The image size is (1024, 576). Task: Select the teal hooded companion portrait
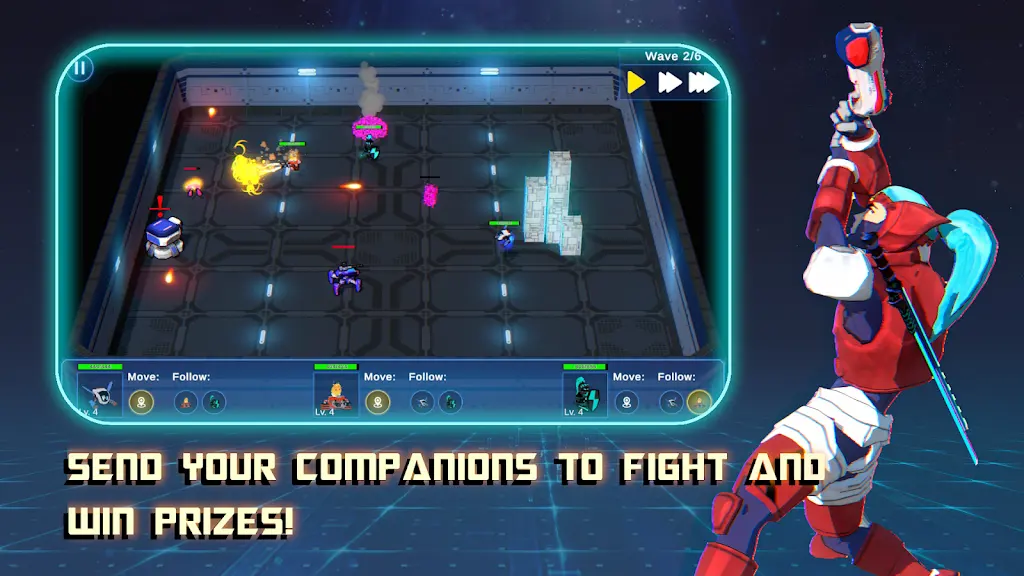click(585, 395)
